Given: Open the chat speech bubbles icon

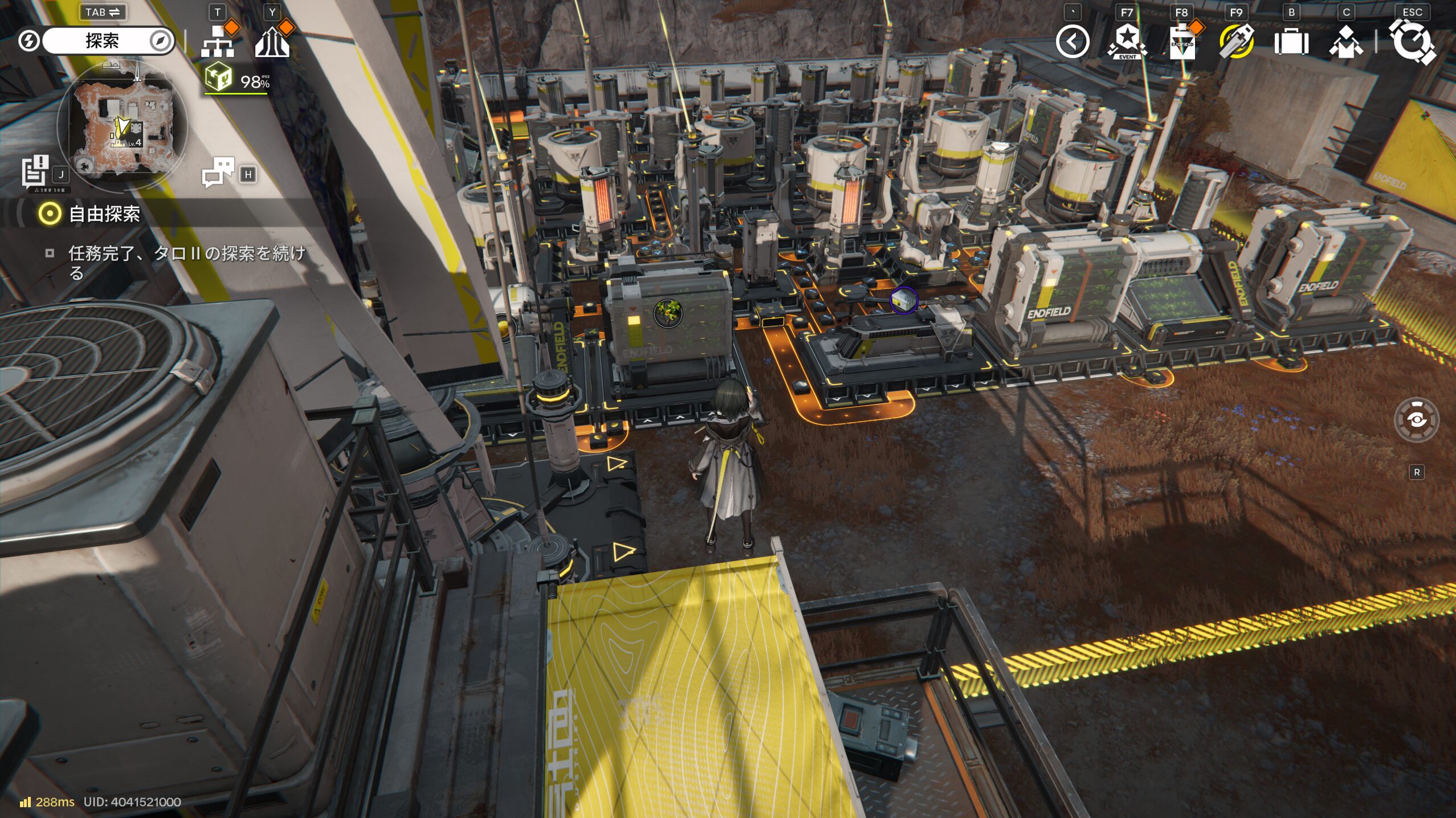Looking at the screenshot, I should coord(218,172).
